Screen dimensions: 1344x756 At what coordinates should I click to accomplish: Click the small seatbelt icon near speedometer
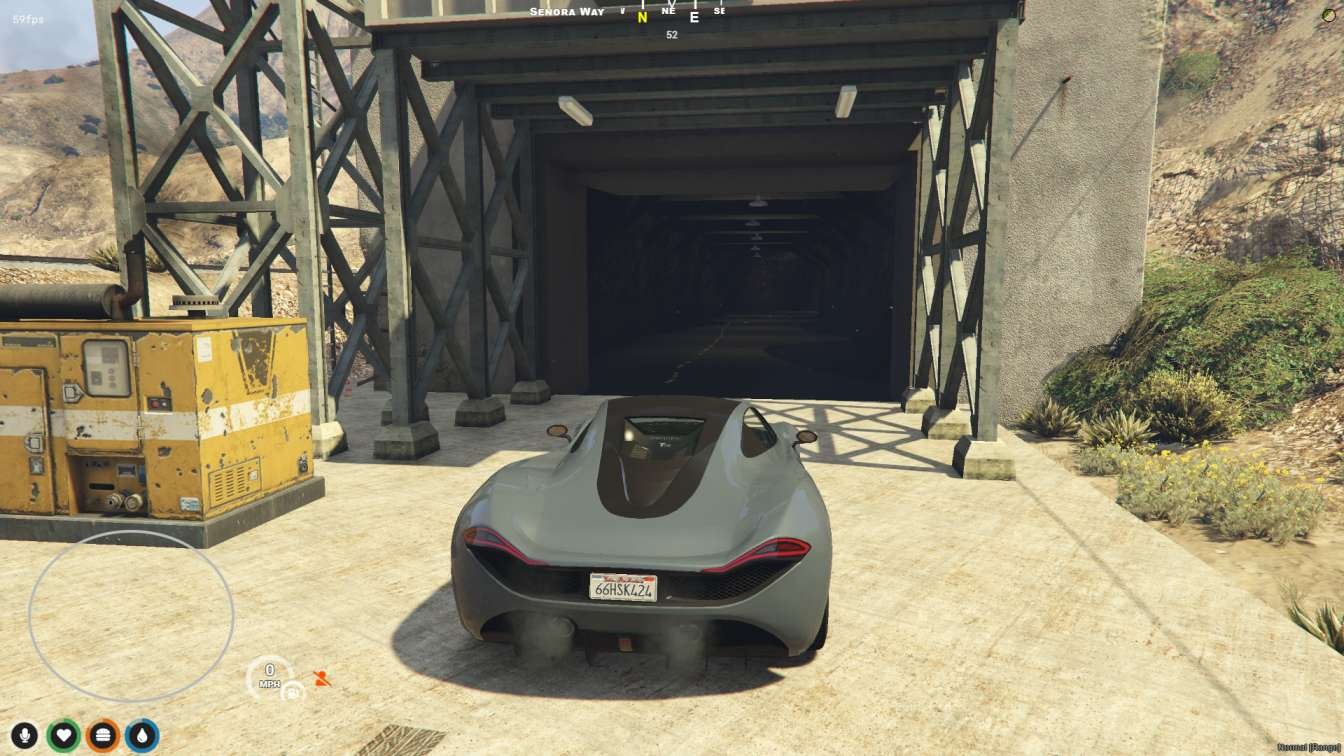point(291,693)
